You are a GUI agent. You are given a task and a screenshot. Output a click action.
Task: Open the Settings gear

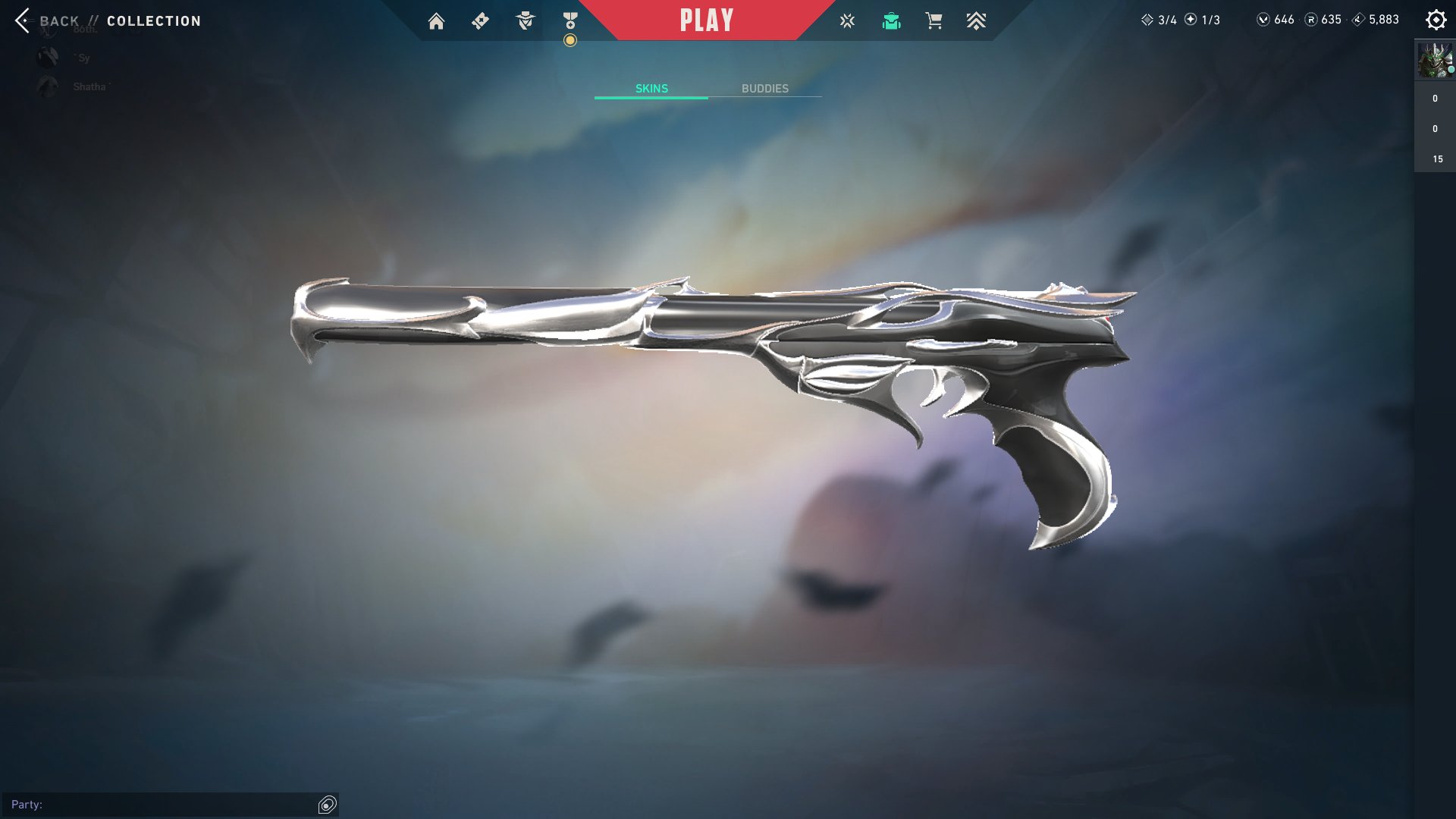coord(1436,20)
